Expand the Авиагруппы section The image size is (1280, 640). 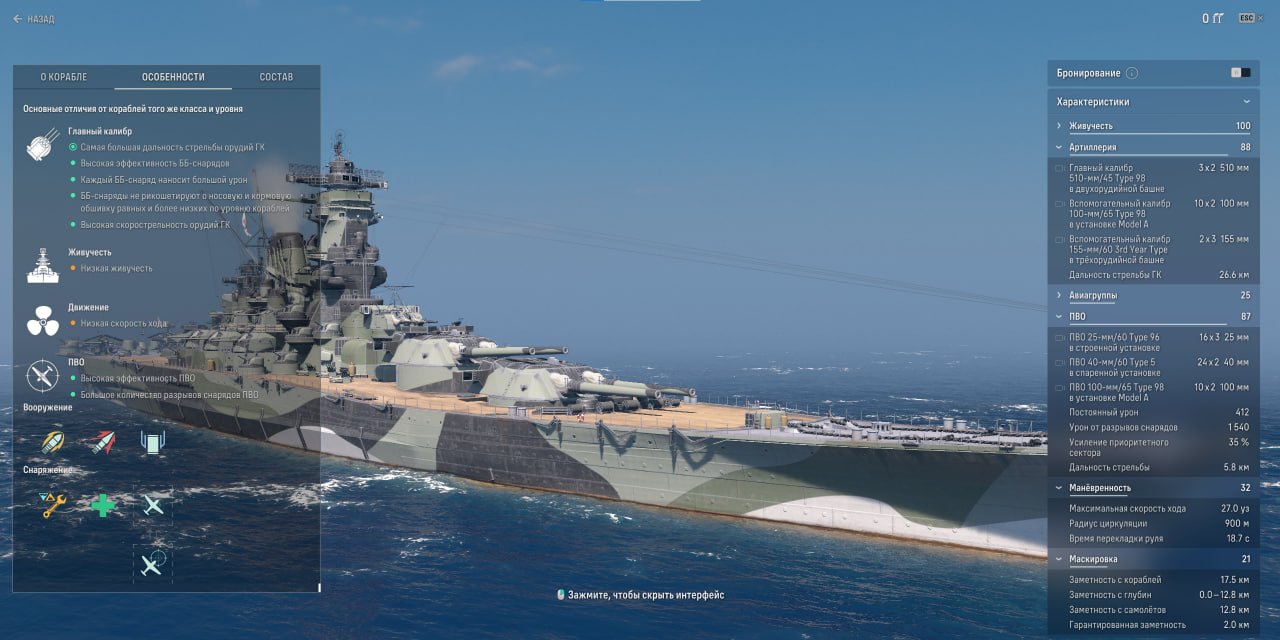1093,296
